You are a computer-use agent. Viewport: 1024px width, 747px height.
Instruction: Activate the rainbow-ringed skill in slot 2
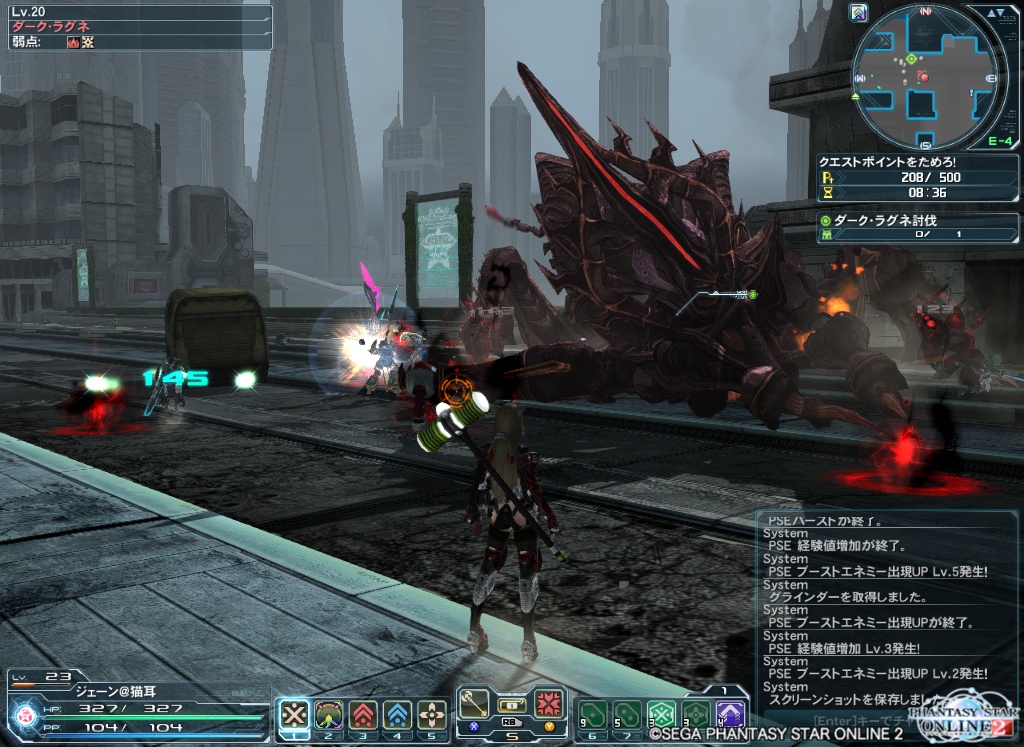(x=329, y=714)
